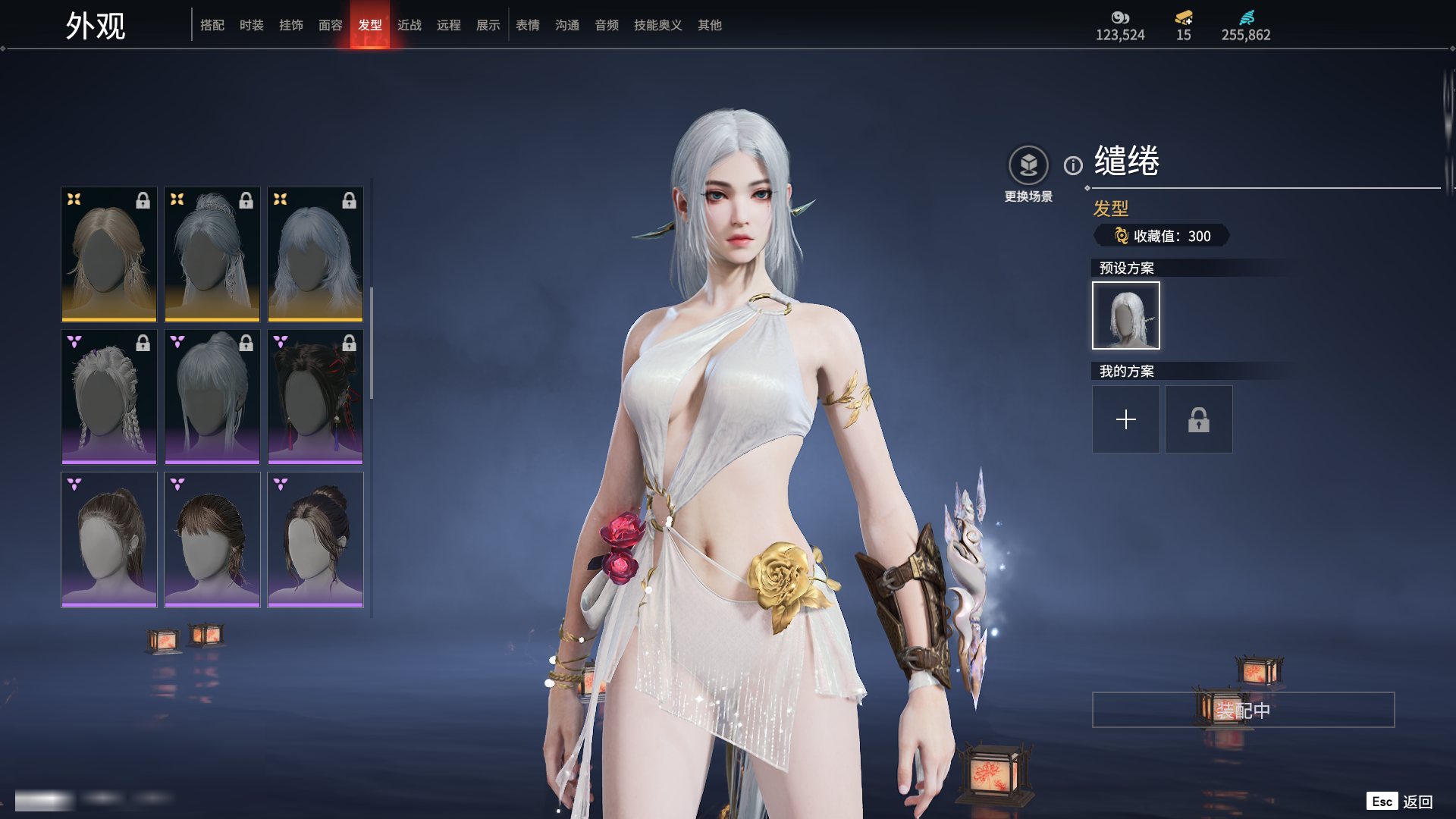Show the 展示 tab
The image size is (1456, 819).
(488, 25)
